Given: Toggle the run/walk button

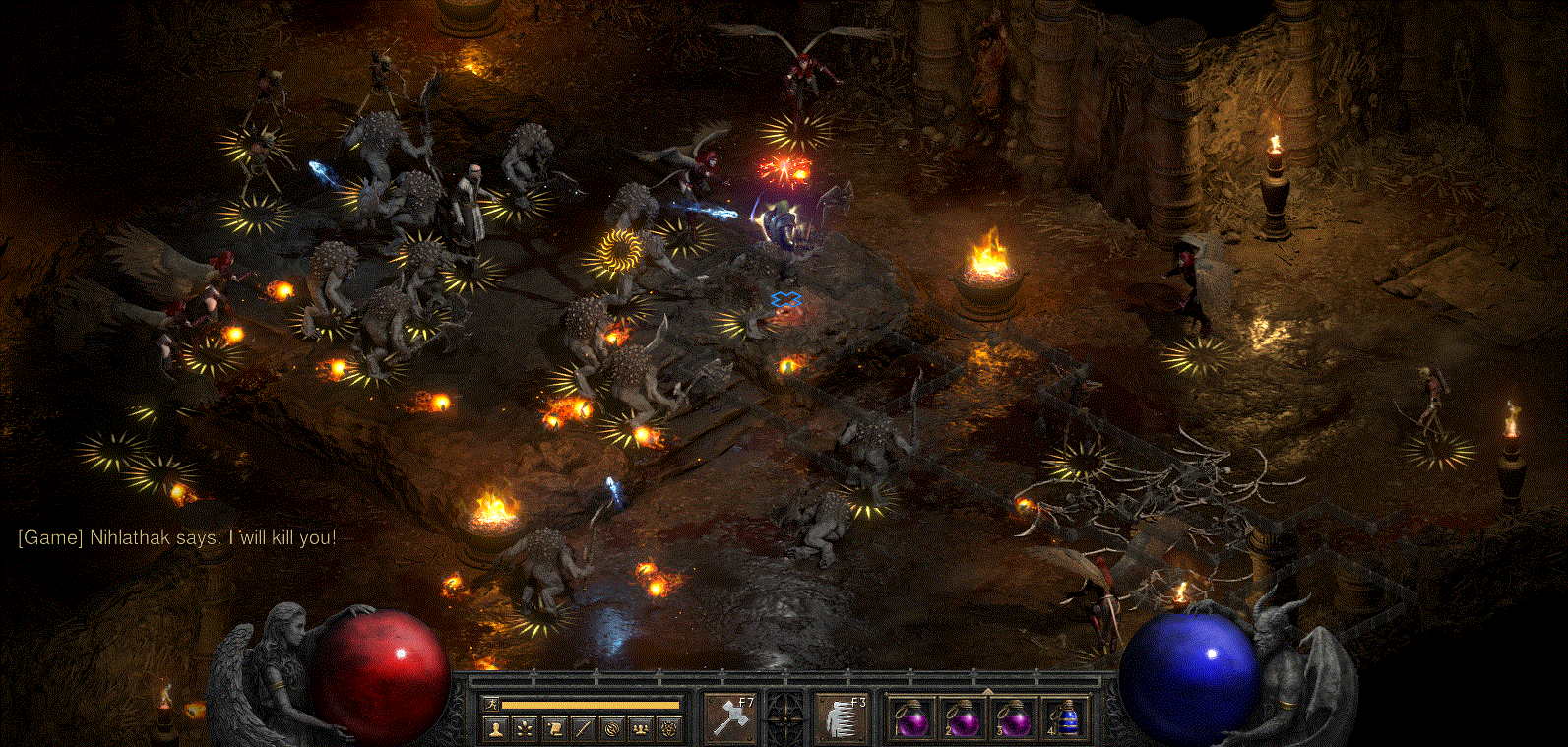Looking at the screenshot, I should coord(491,704).
